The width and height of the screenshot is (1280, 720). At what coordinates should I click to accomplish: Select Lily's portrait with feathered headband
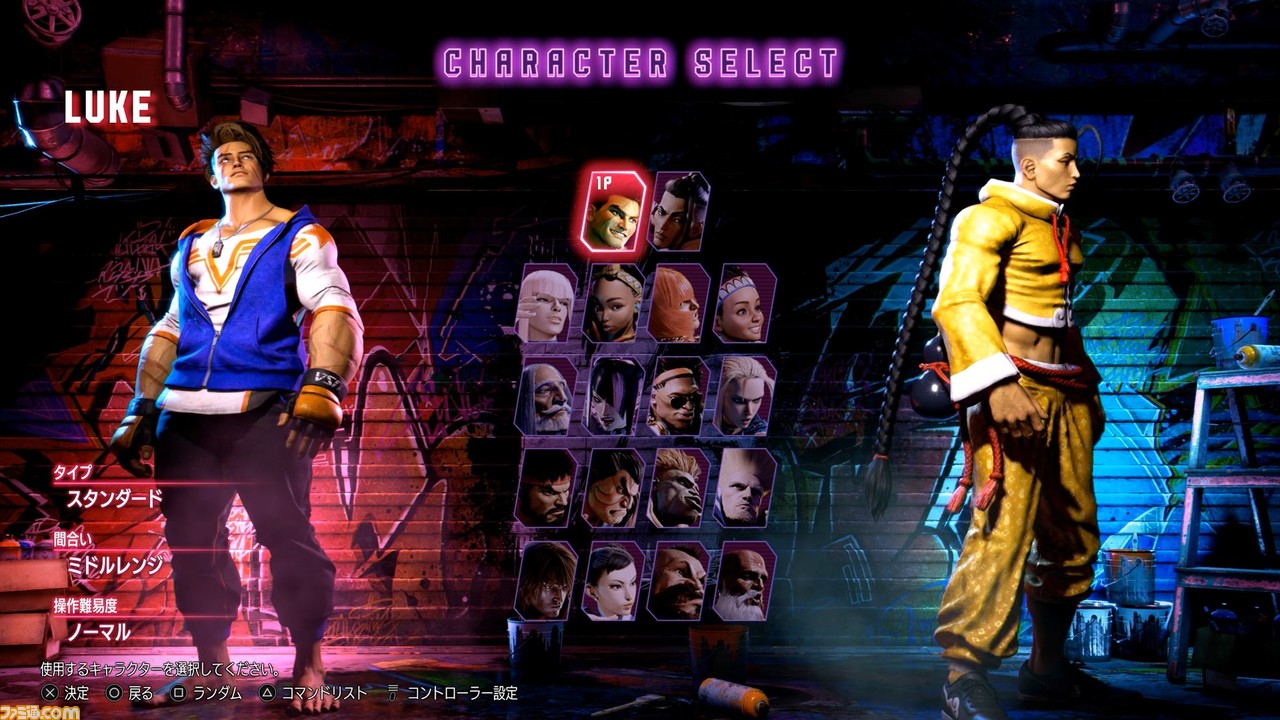[x=744, y=304]
